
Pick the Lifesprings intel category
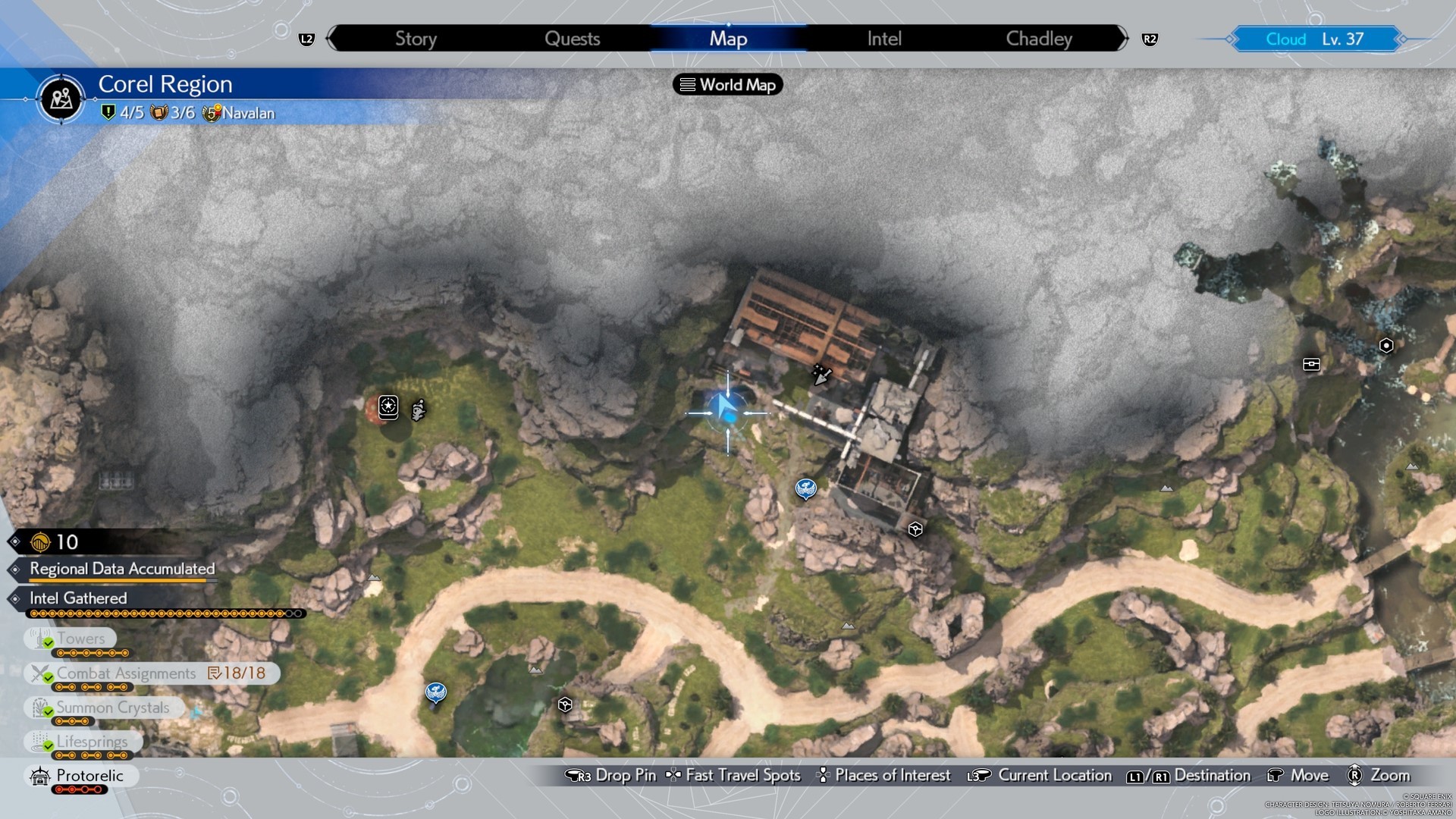[92, 742]
